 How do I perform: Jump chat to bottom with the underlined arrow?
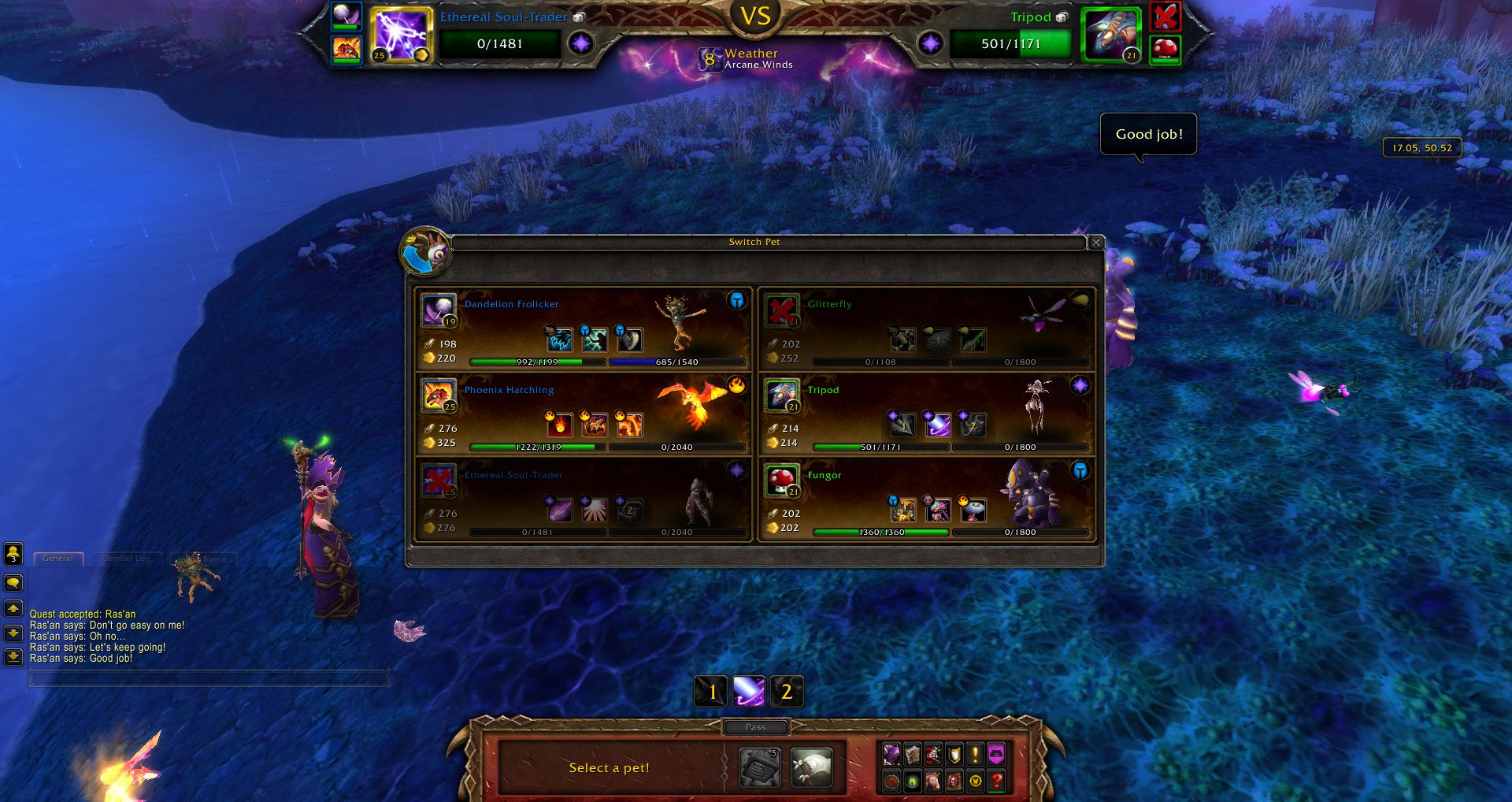(x=13, y=656)
